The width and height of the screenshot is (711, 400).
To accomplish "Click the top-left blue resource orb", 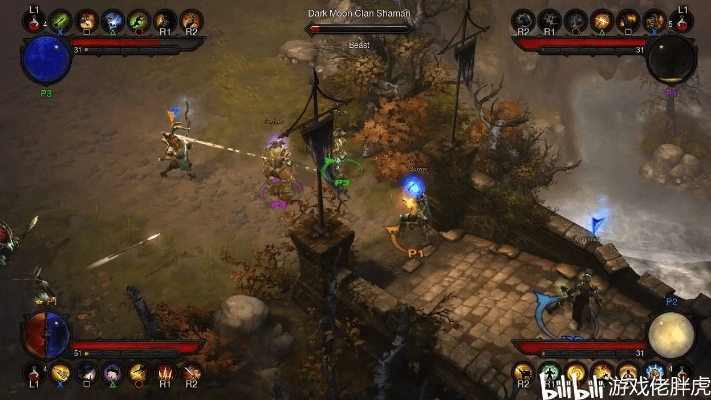I will 46,59.
